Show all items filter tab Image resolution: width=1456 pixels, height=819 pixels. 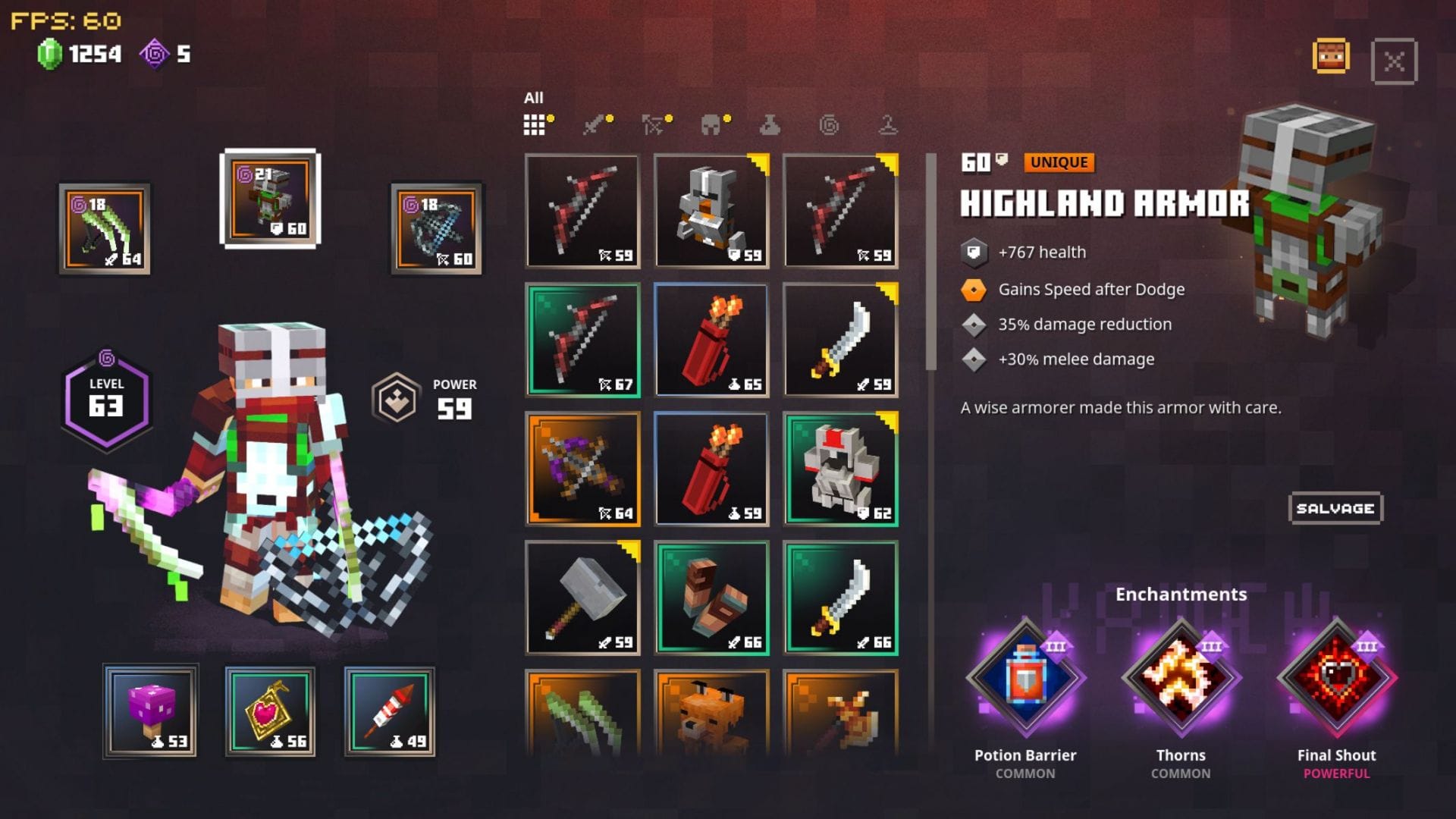coord(535,125)
